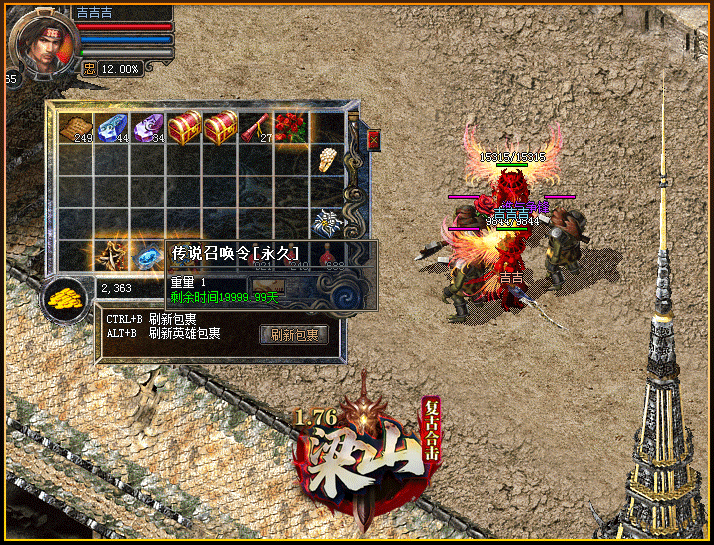Choose the pearl bracelet item

pyautogui.click(x=327, y=160)
